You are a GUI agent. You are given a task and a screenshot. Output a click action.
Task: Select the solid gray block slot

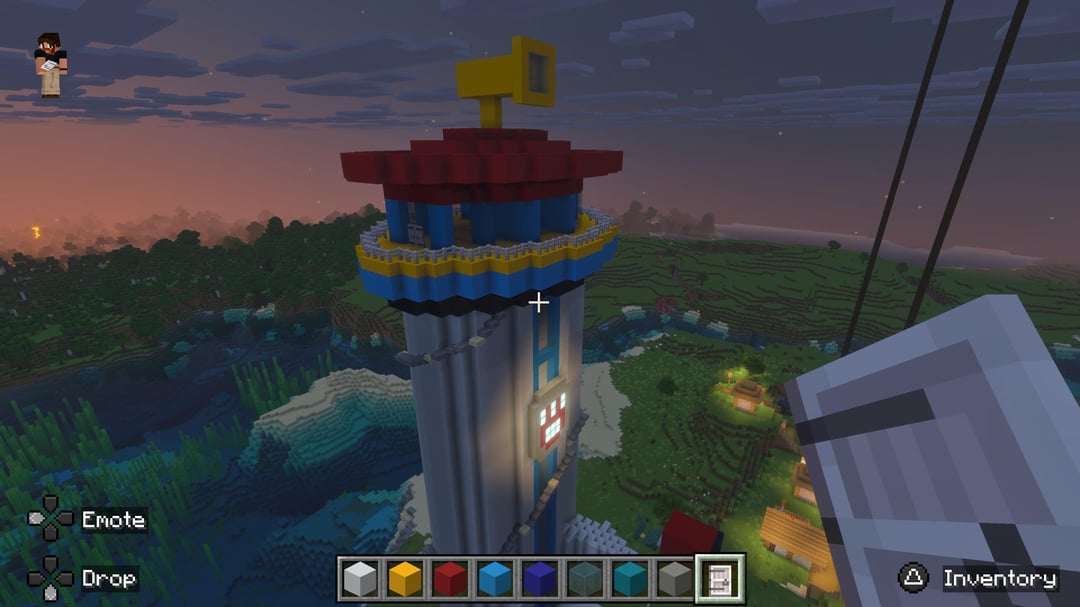[675, 579]
